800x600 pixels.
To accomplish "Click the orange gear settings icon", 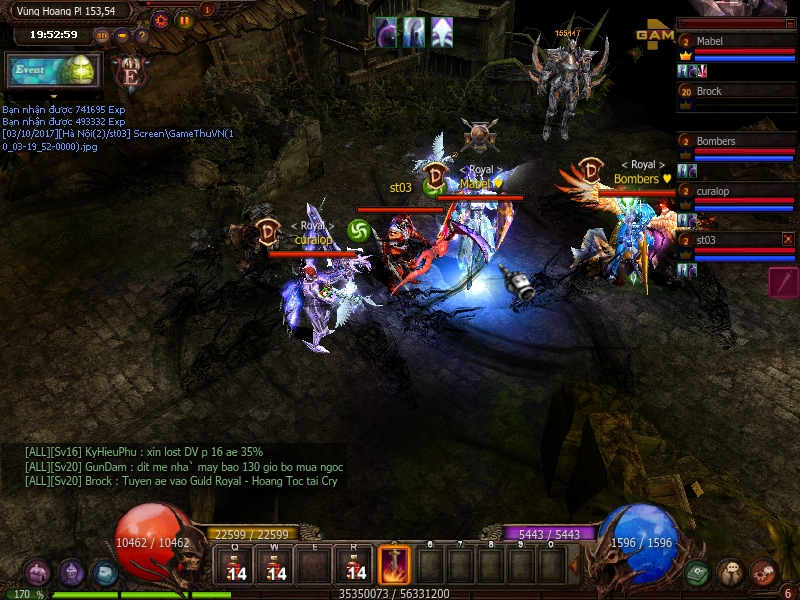I will pos(160,19).
